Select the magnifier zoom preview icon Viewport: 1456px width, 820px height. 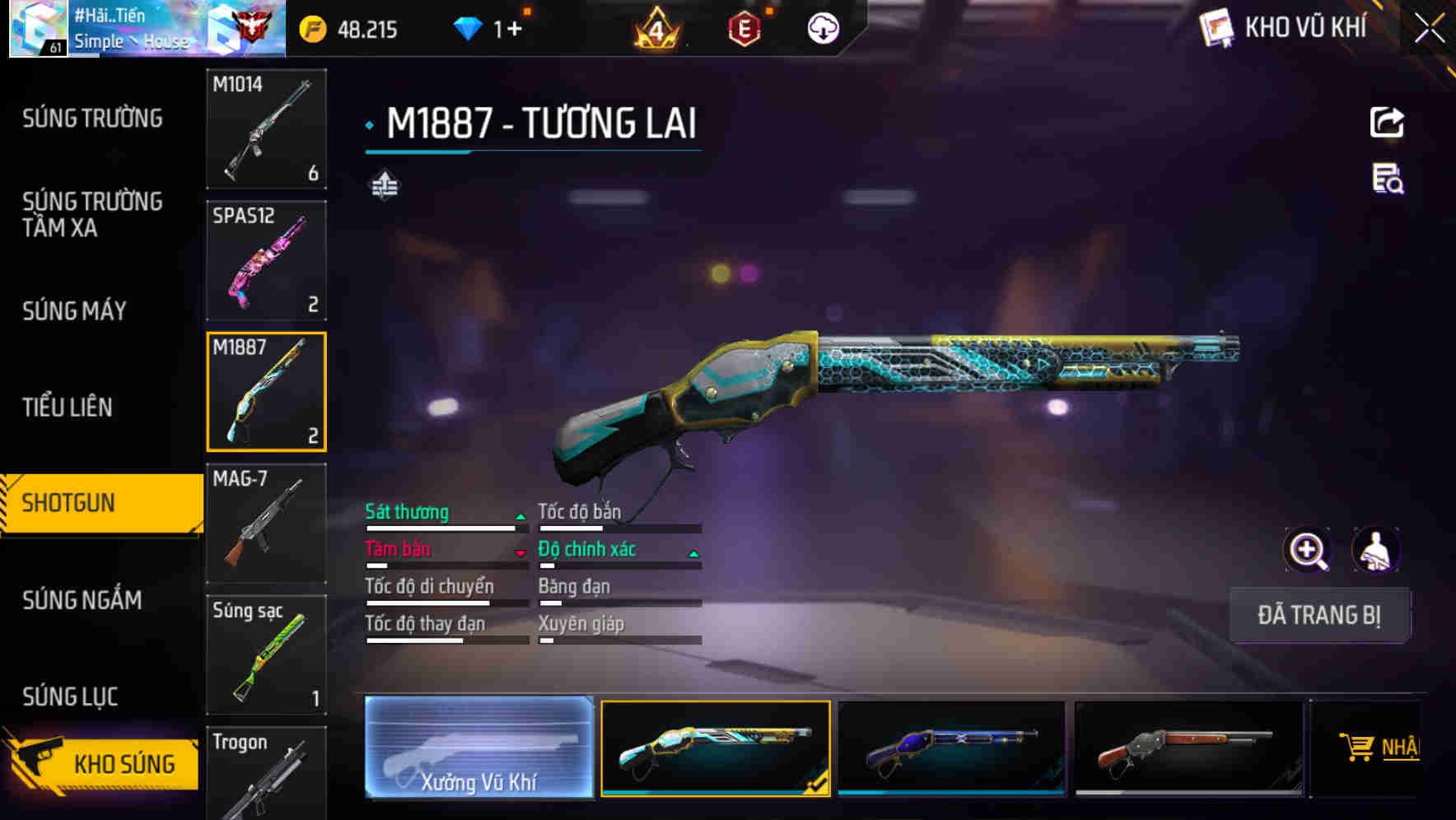point(1309,549)
